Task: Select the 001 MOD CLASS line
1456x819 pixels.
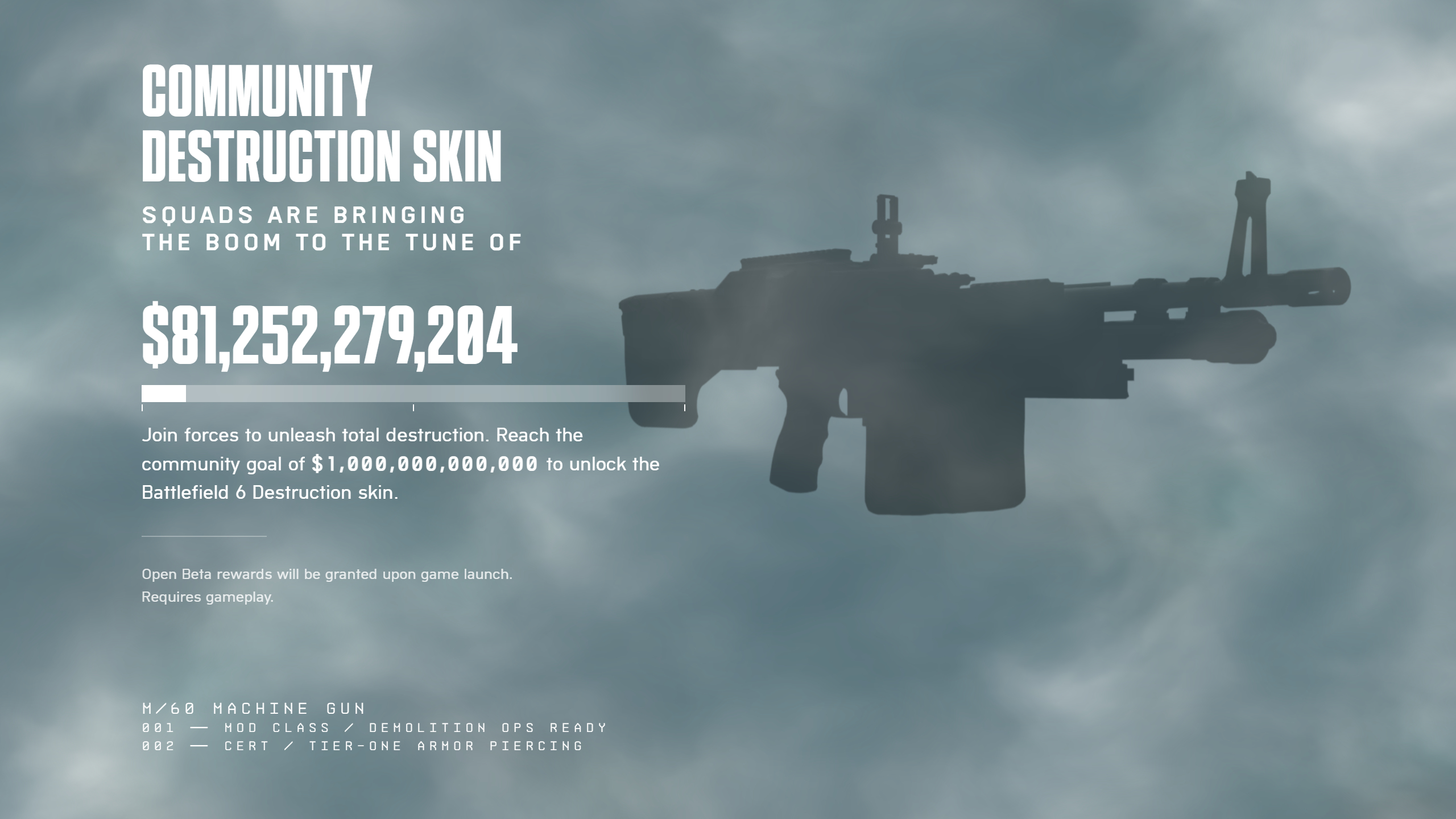Action: point(374,727)
